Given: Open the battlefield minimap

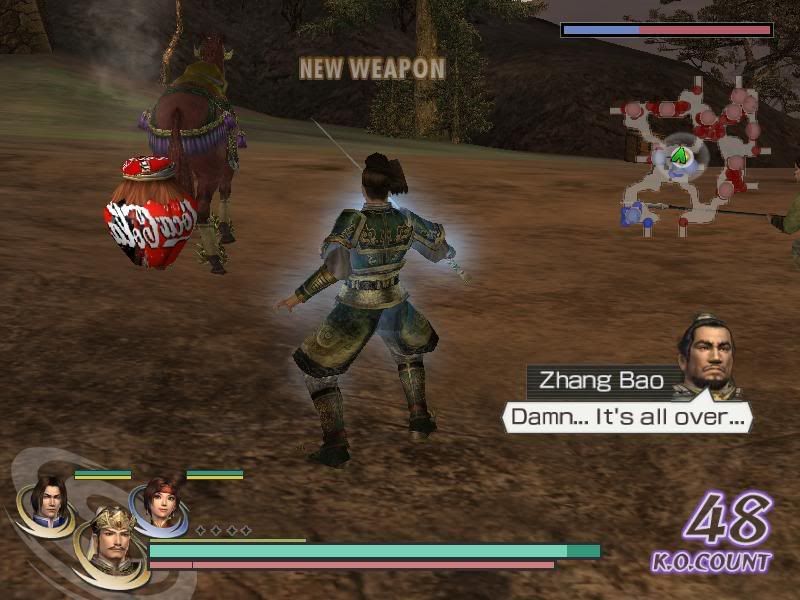Looking at the screenshot, I should [x=690, y=160].
